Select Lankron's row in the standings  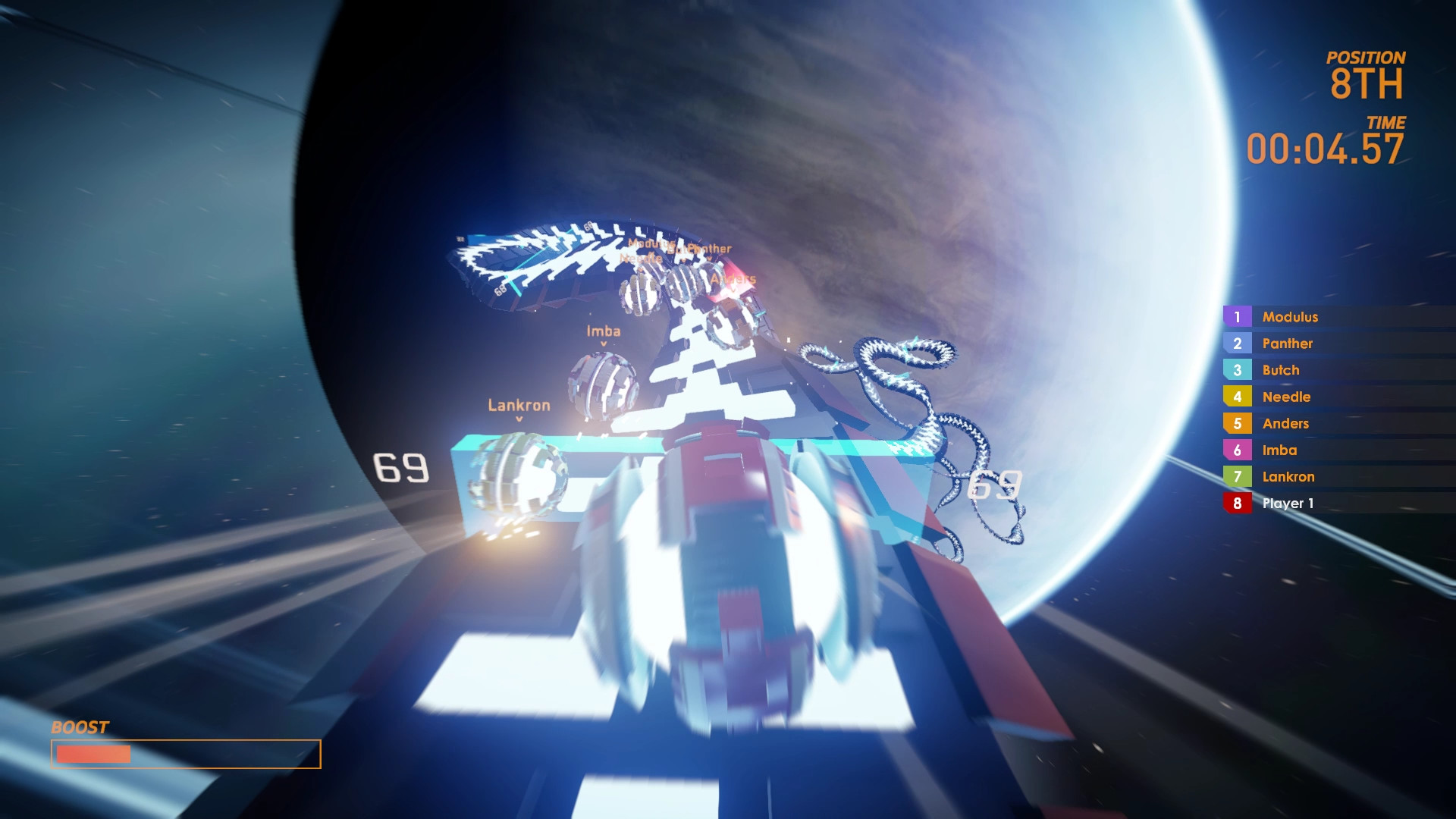1288,476
